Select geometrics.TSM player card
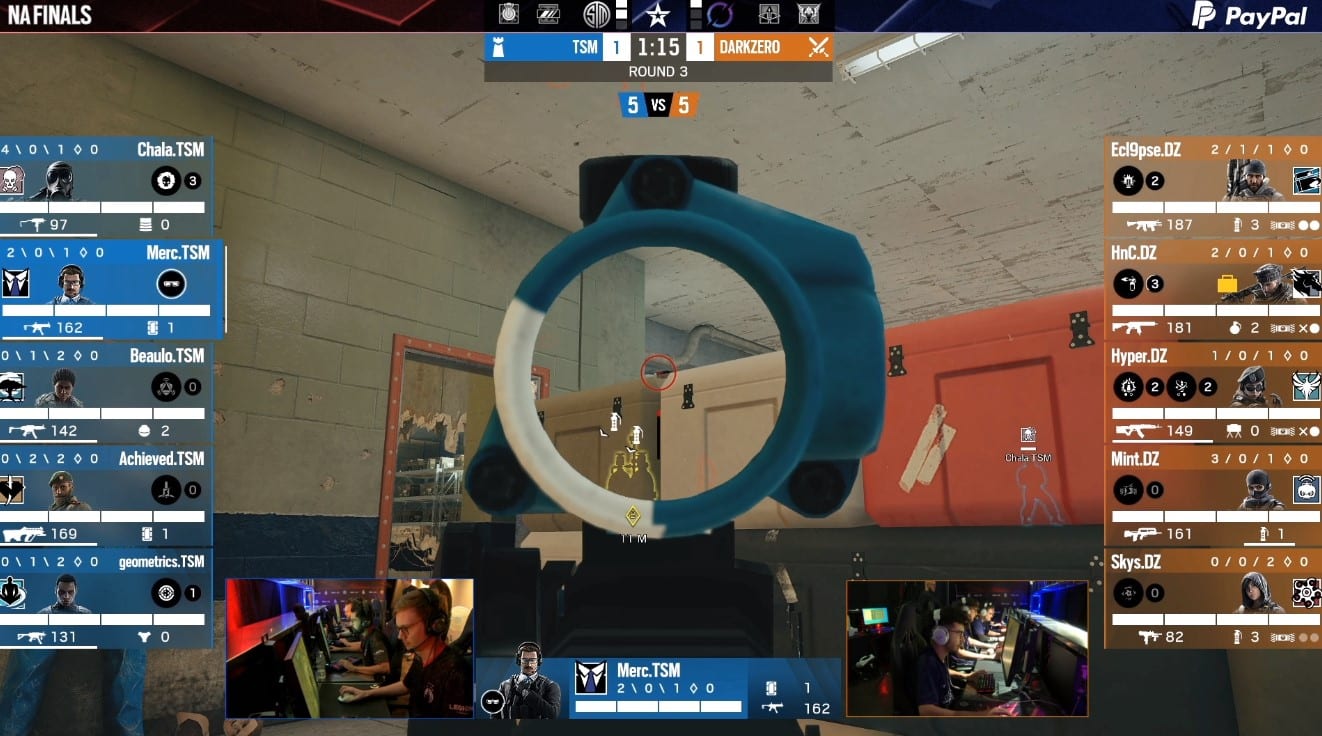 (x=105, y=598)
